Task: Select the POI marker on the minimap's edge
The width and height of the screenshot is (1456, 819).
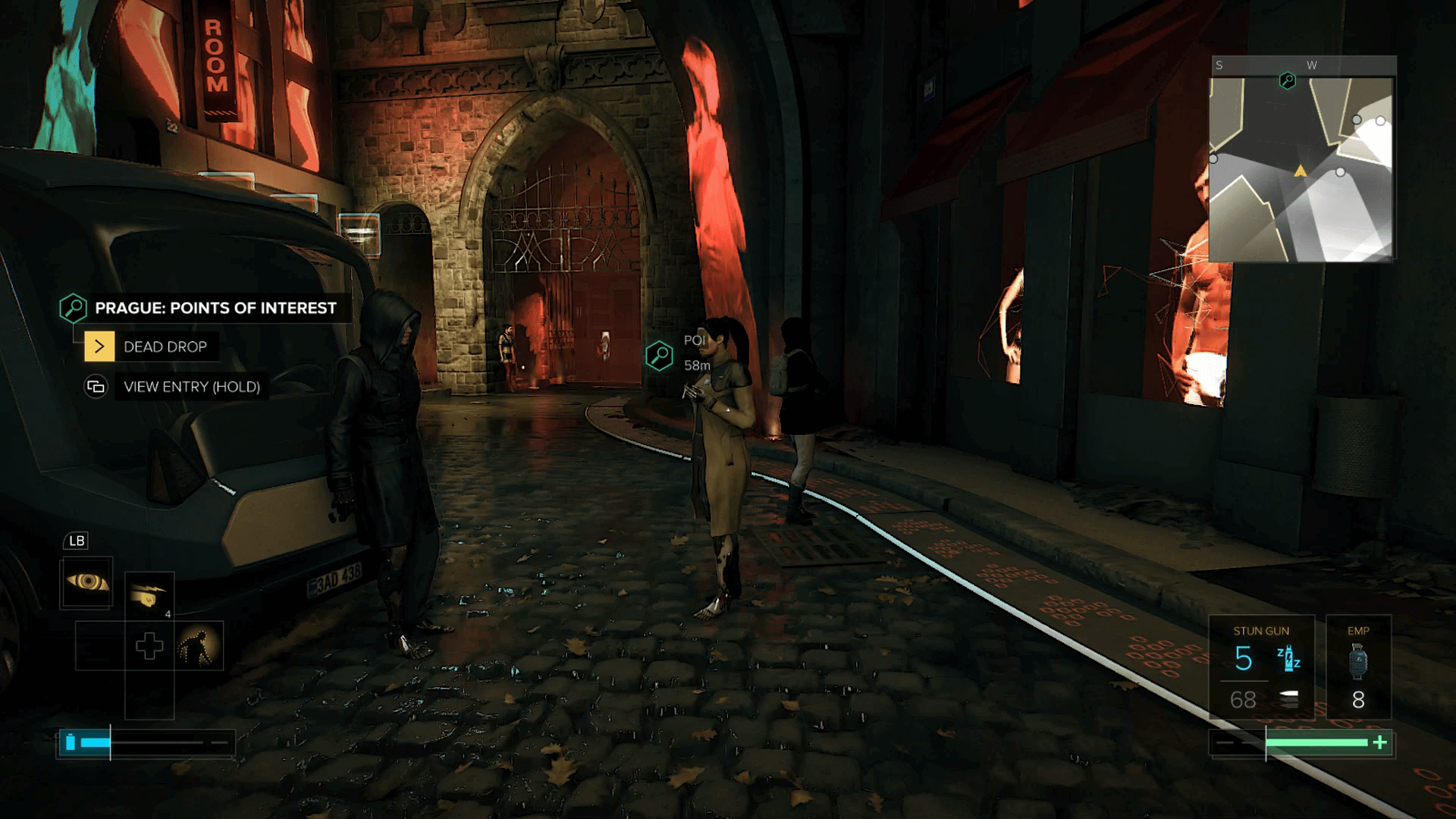Action: click(1287, 80)
